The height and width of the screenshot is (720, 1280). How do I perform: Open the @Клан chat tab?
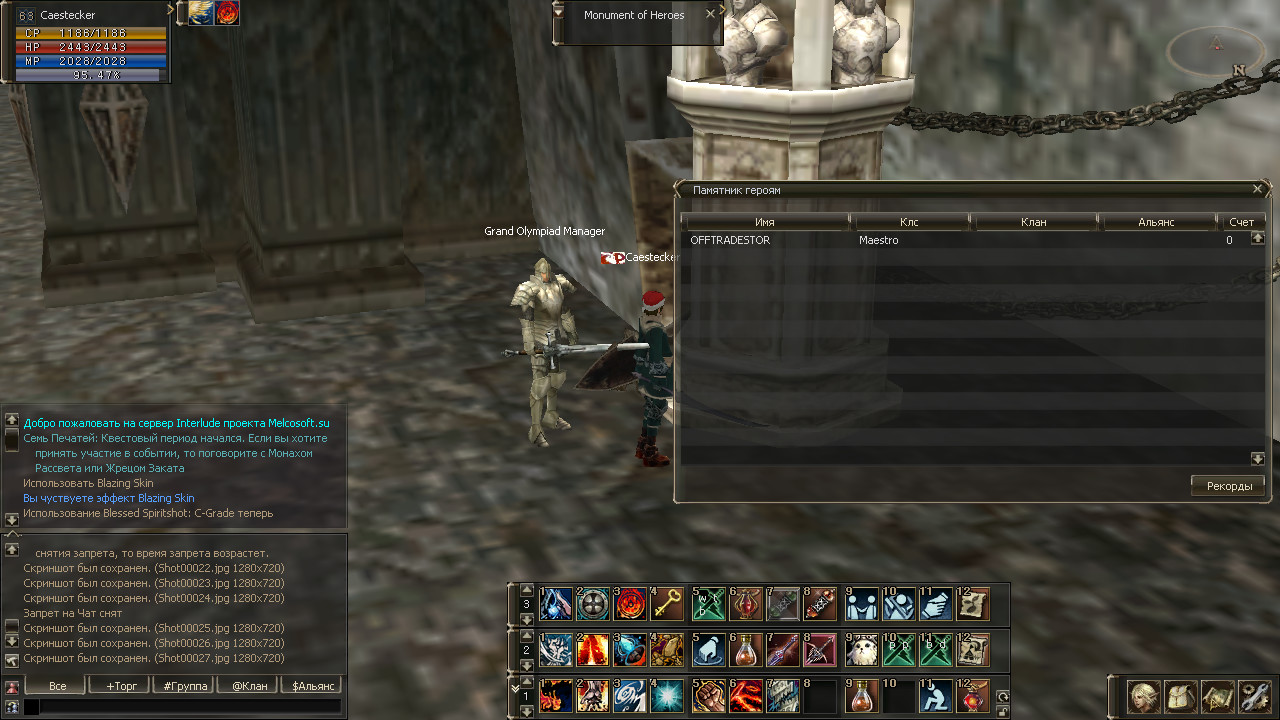(249, 686)
